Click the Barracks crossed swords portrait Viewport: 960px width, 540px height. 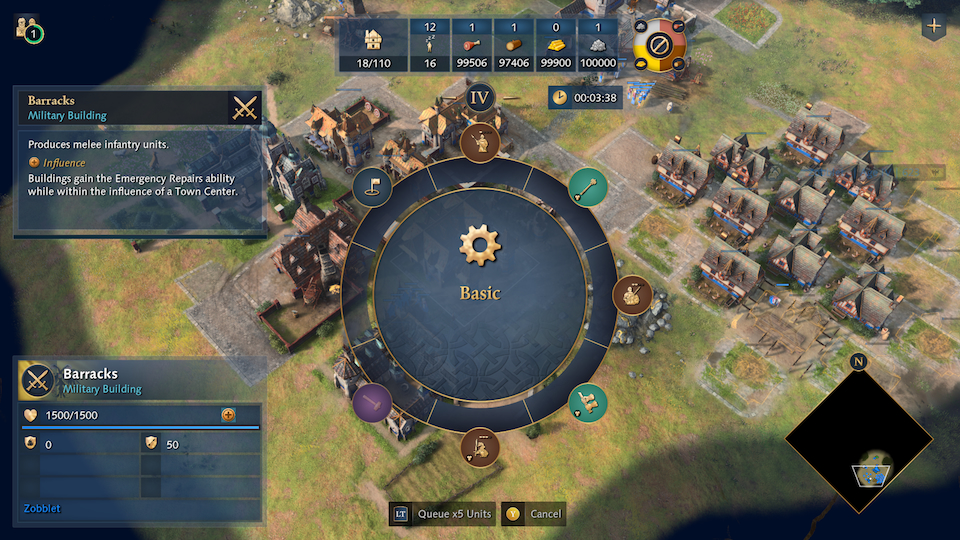tap(38, 381)
